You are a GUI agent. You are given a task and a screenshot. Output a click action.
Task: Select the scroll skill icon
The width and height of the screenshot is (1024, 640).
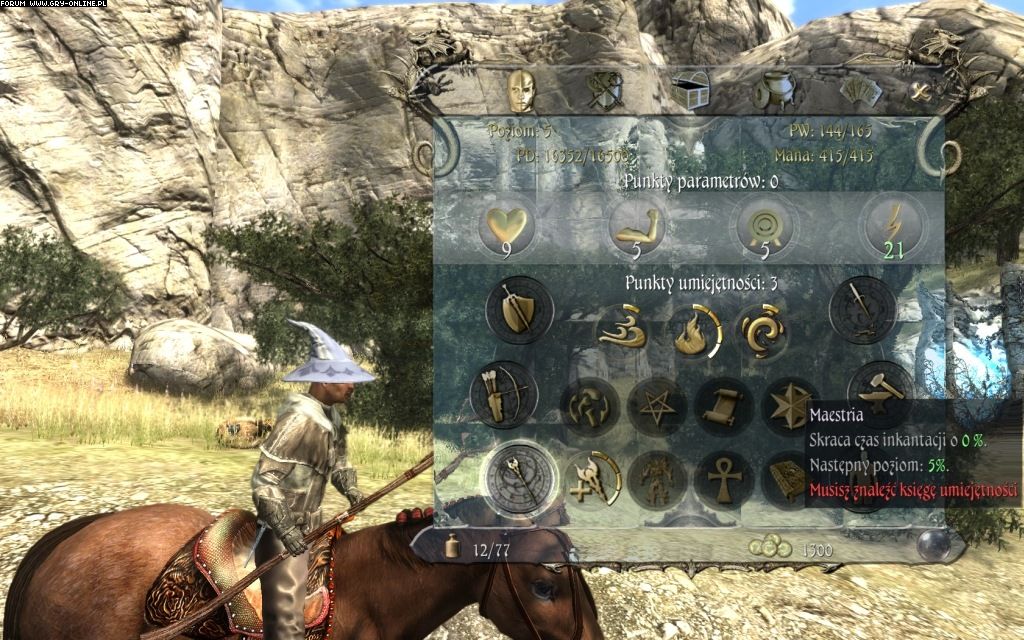coord(725,407)
